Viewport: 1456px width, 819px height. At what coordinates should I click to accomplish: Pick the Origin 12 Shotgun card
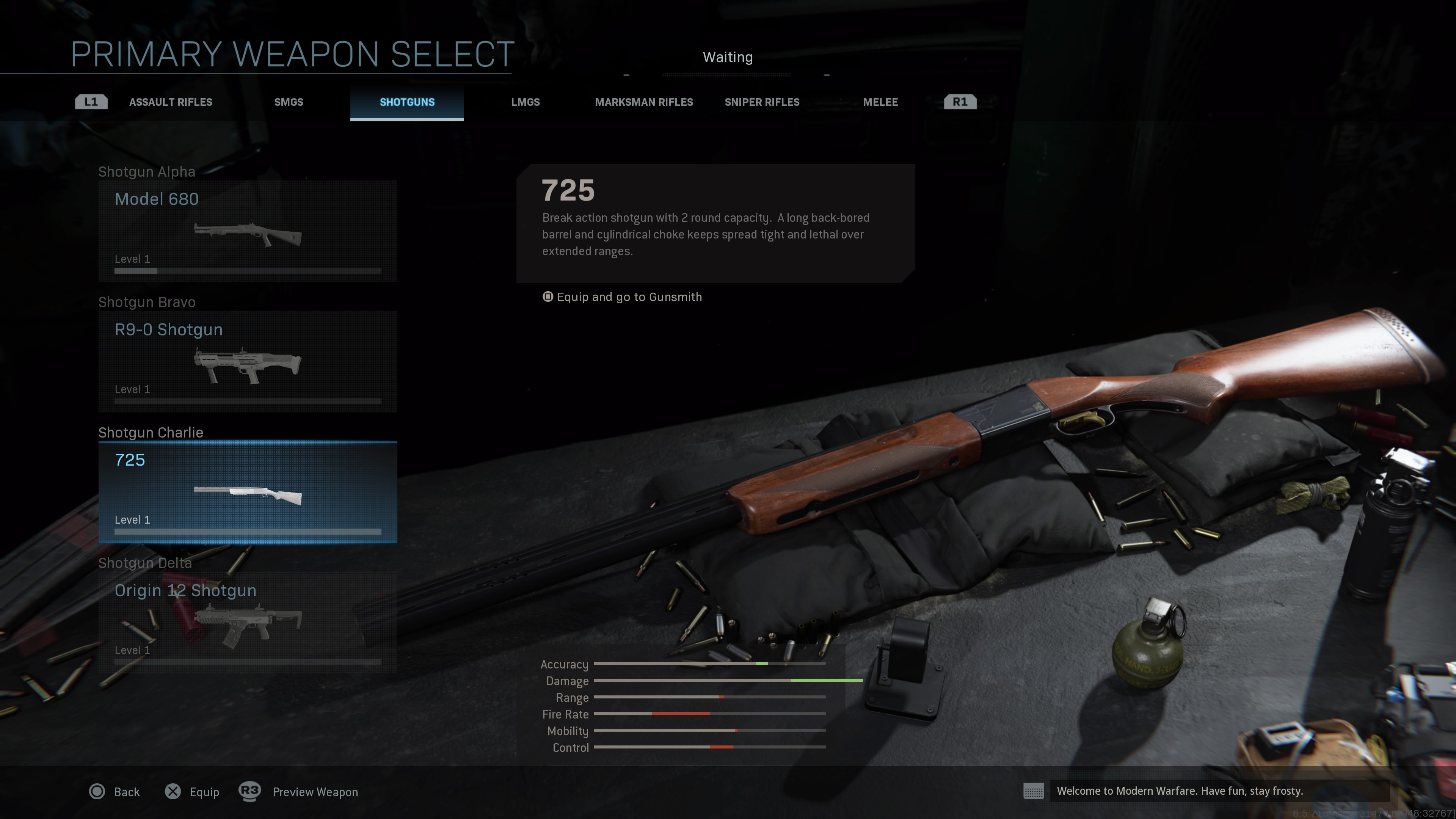[x=248, y=622]
